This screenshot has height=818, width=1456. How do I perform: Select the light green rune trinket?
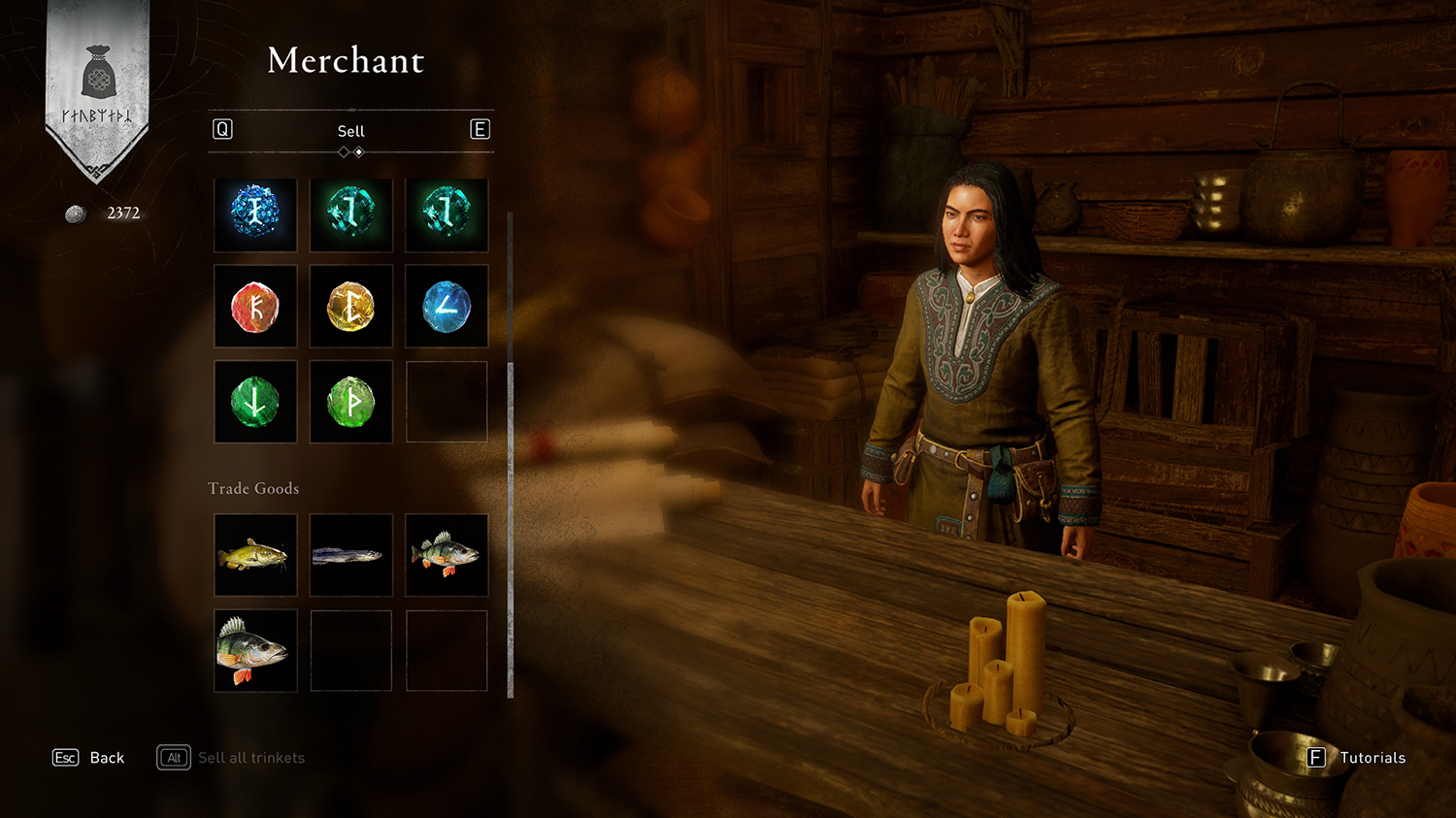[x=350, y=401]
